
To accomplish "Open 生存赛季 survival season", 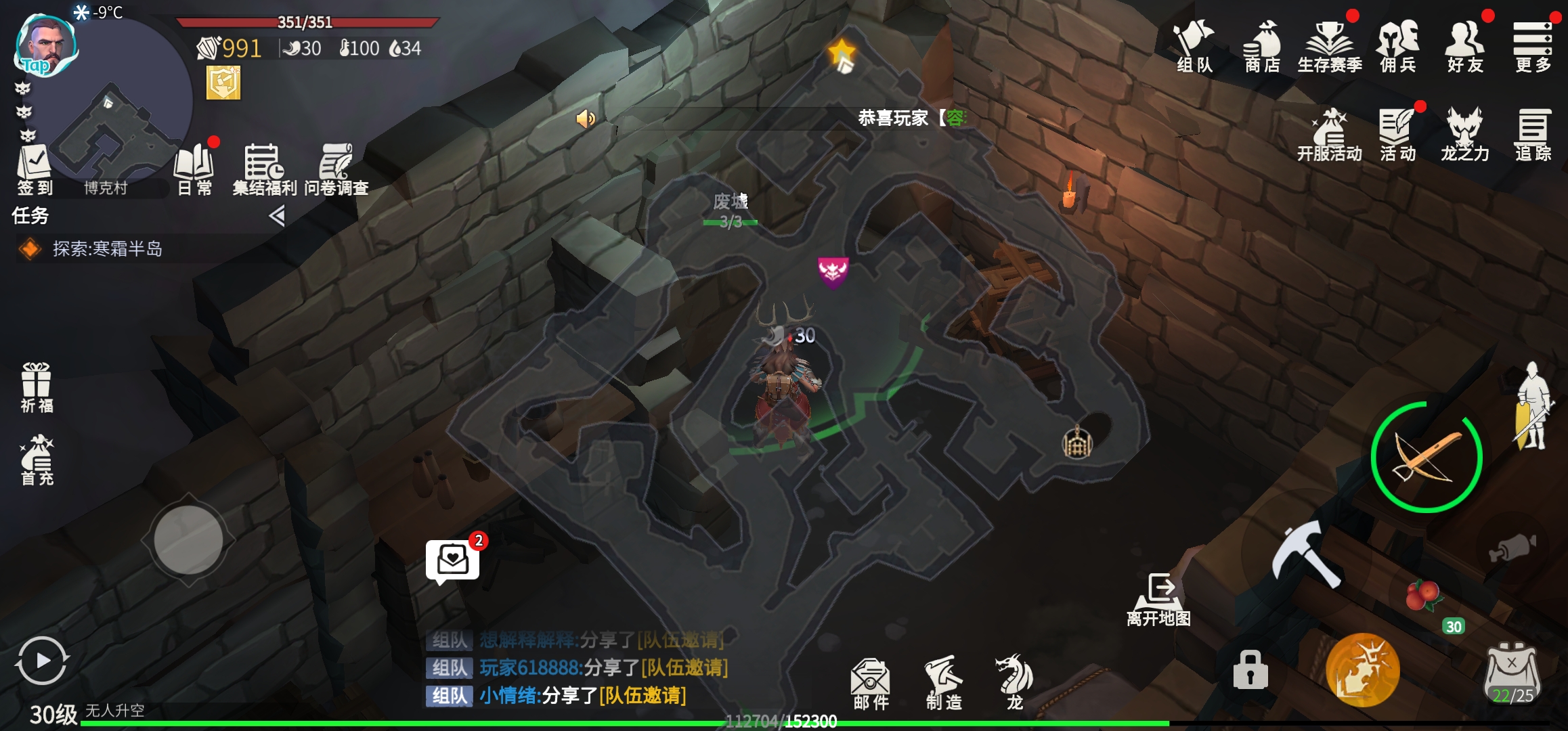I will coord(1330,46).
